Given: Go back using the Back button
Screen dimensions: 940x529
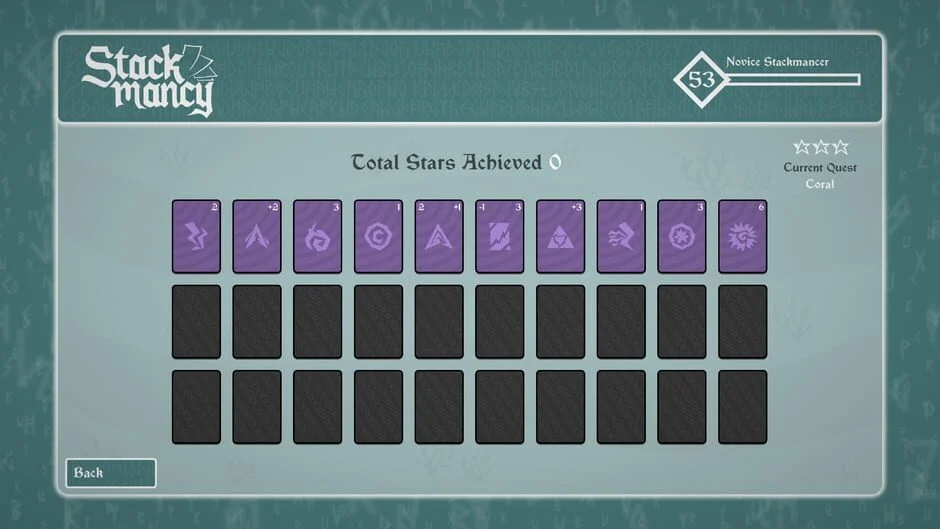Looking at the screenshot, I should click(x=111, y=473).
